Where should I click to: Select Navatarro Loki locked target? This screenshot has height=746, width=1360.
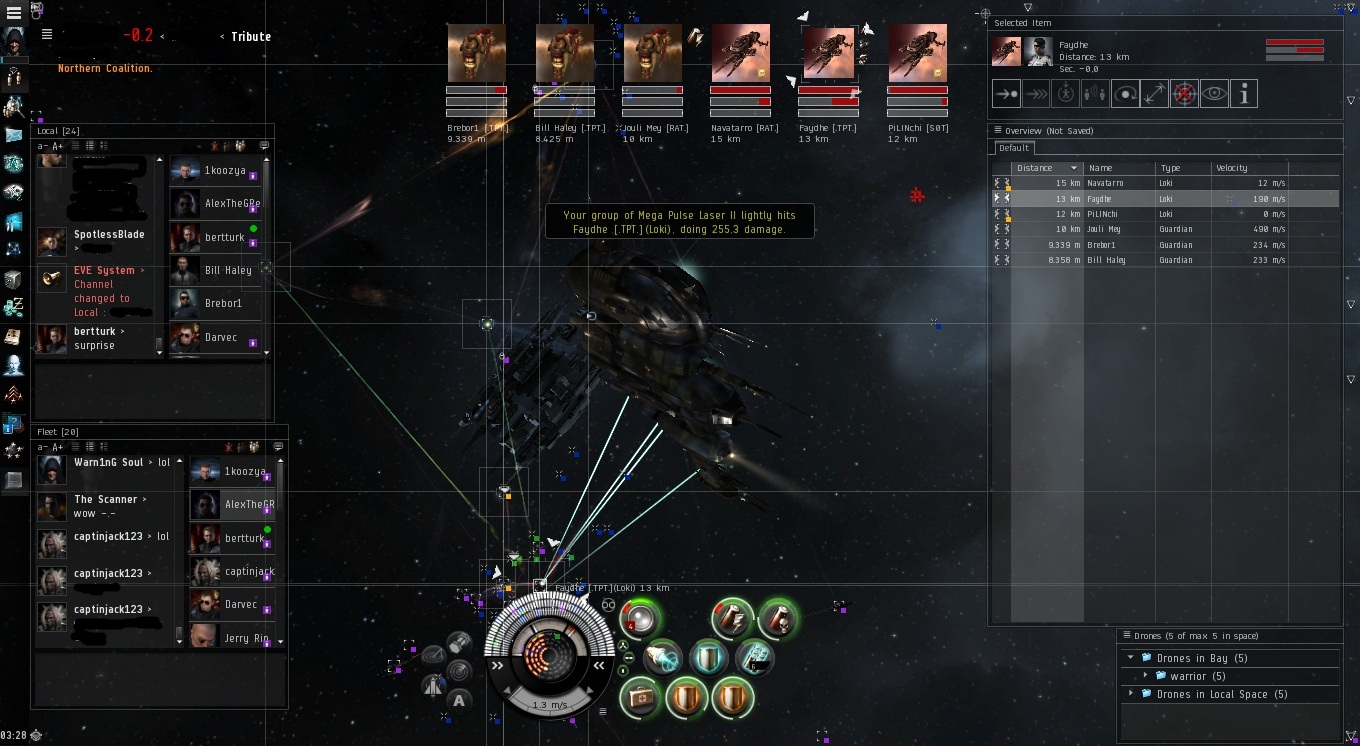click(741, 54)
